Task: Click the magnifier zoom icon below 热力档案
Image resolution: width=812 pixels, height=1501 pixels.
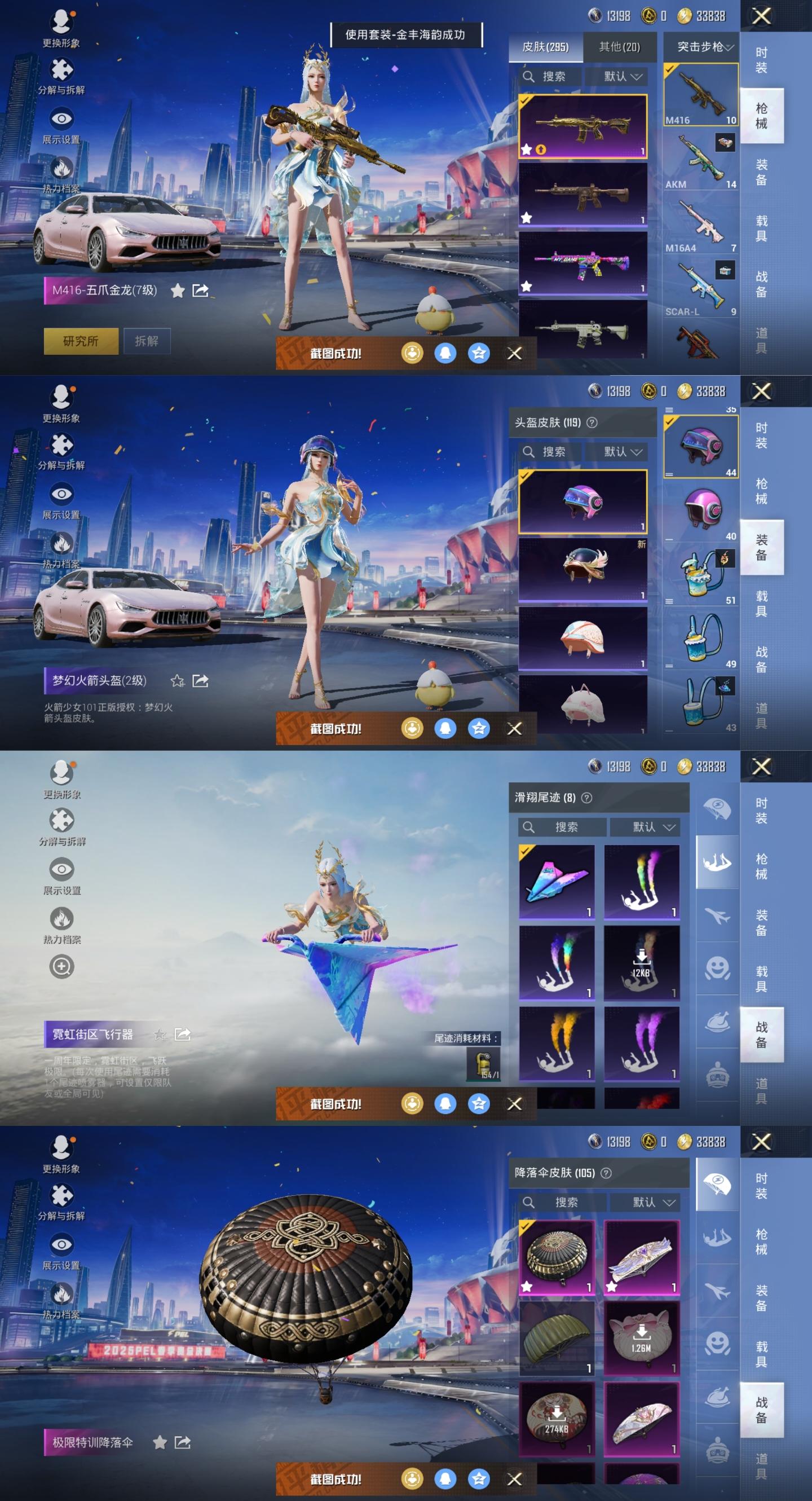Action: pyautogui.click(x=61, y=966)
